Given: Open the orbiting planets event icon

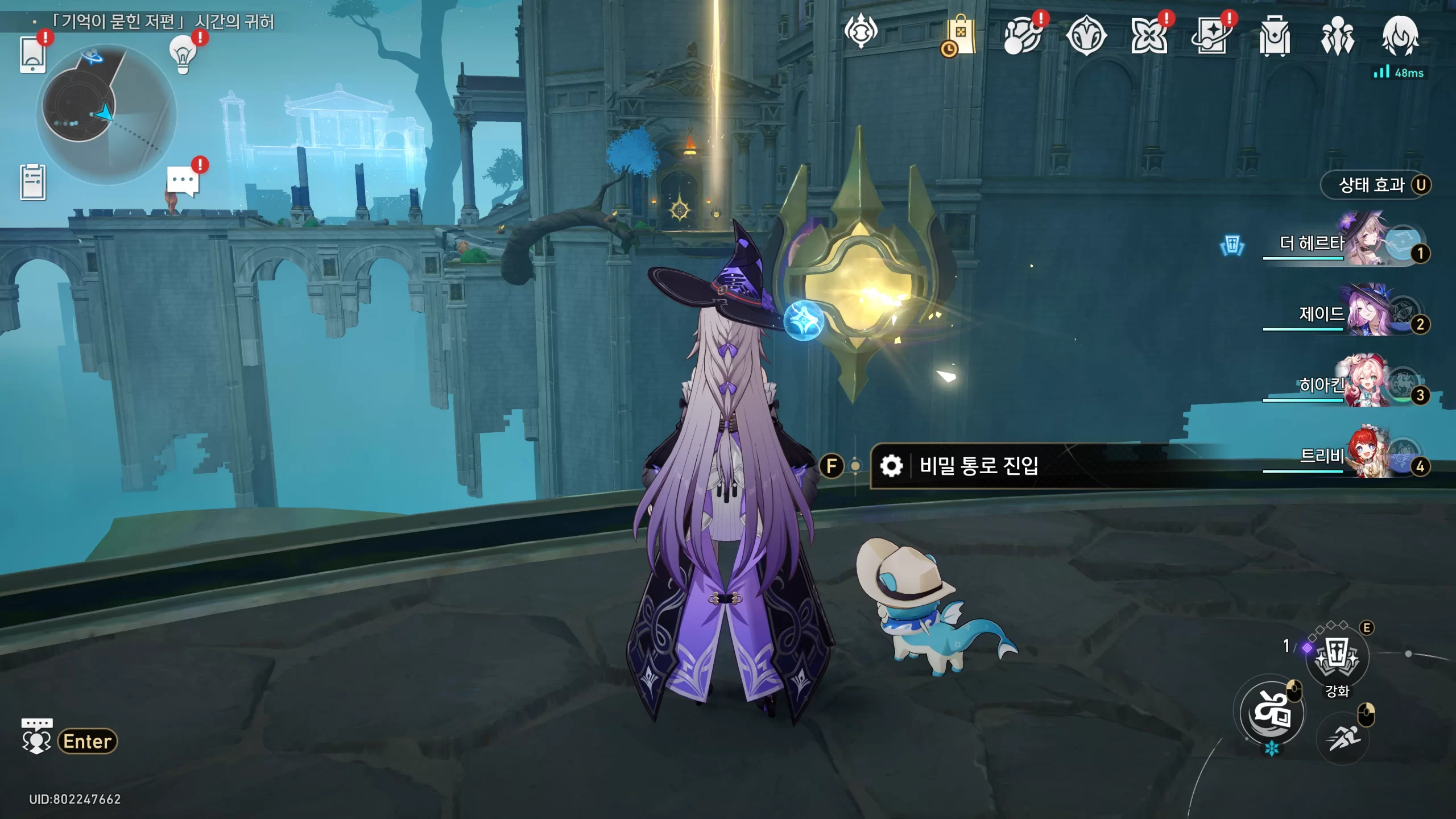Looking at the screenshot, I should click(x=1022, y=36).
